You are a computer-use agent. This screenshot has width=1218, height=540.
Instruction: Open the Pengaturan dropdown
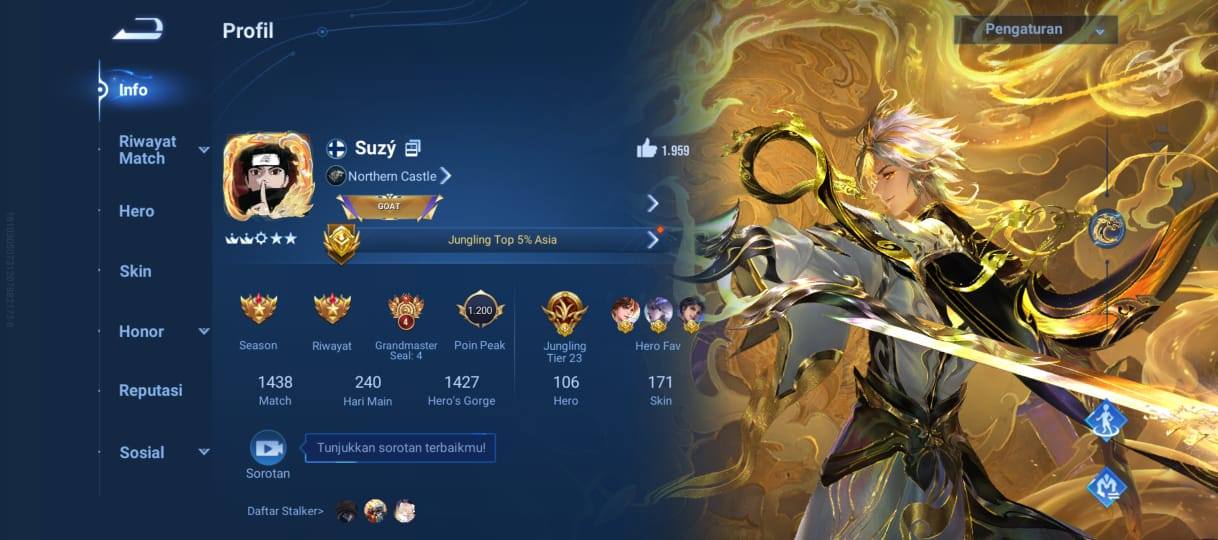1035,29
